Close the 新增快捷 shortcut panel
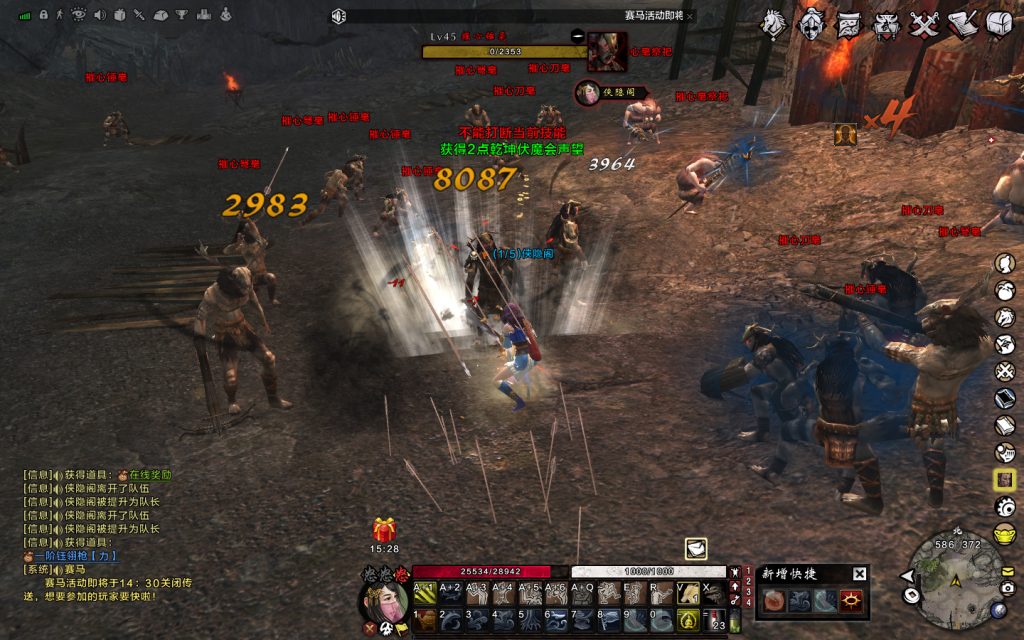The height and width of the screenshot is (640, 1024). click(x=859, y=574)
